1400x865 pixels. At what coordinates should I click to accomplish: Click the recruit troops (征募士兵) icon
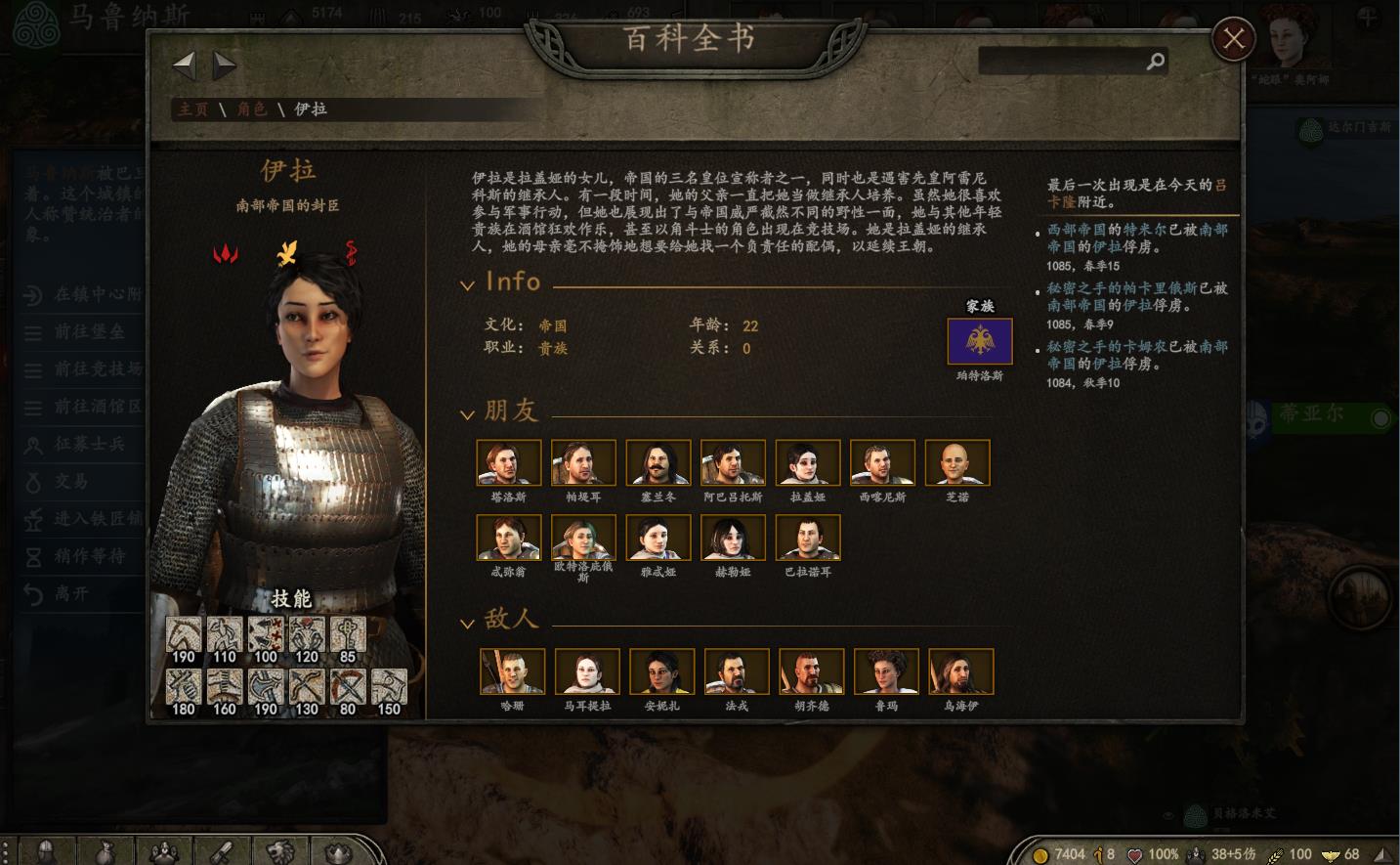click(x=36, y=445)
